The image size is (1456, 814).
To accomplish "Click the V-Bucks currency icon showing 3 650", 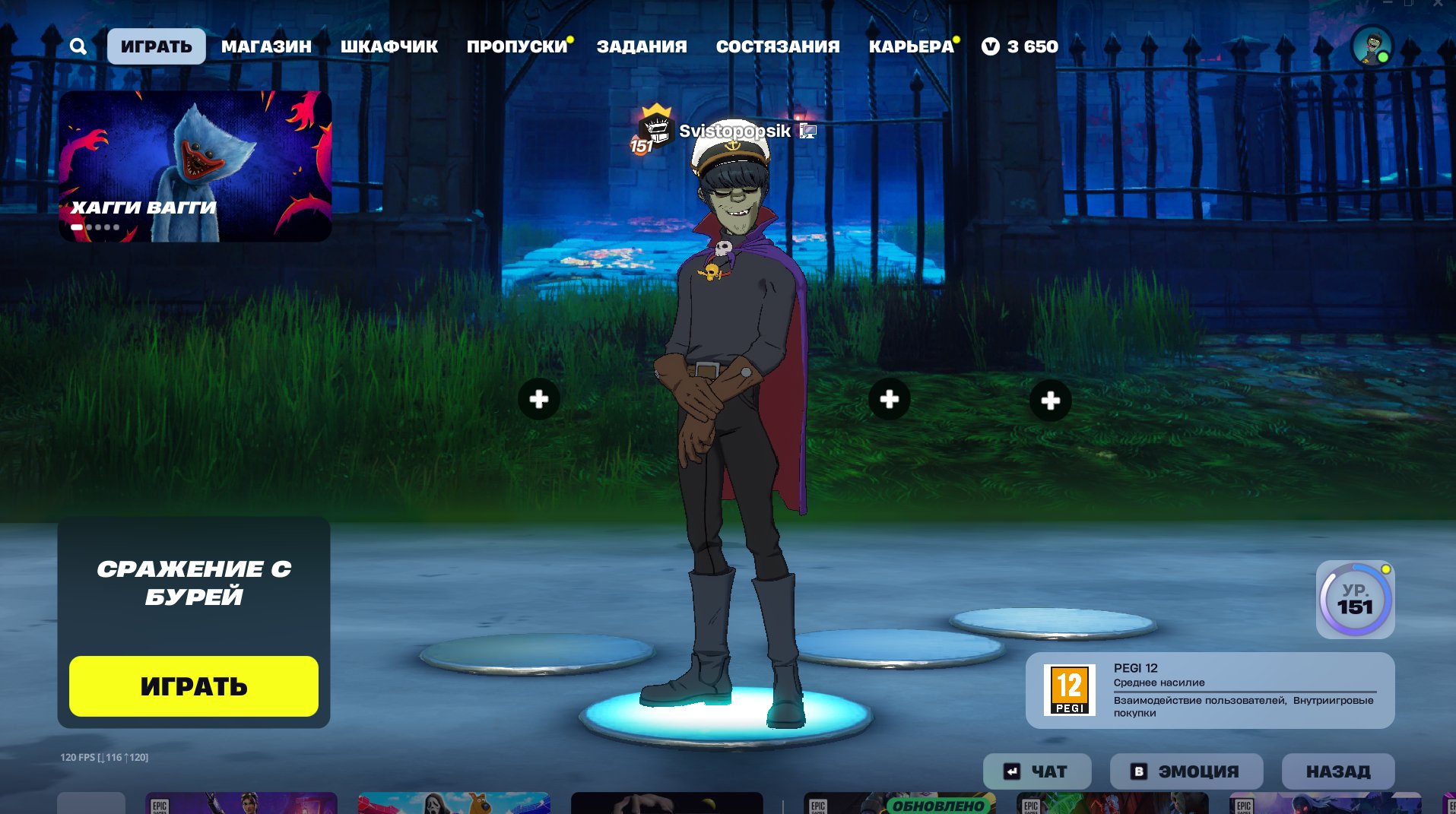I will [989, 46].
